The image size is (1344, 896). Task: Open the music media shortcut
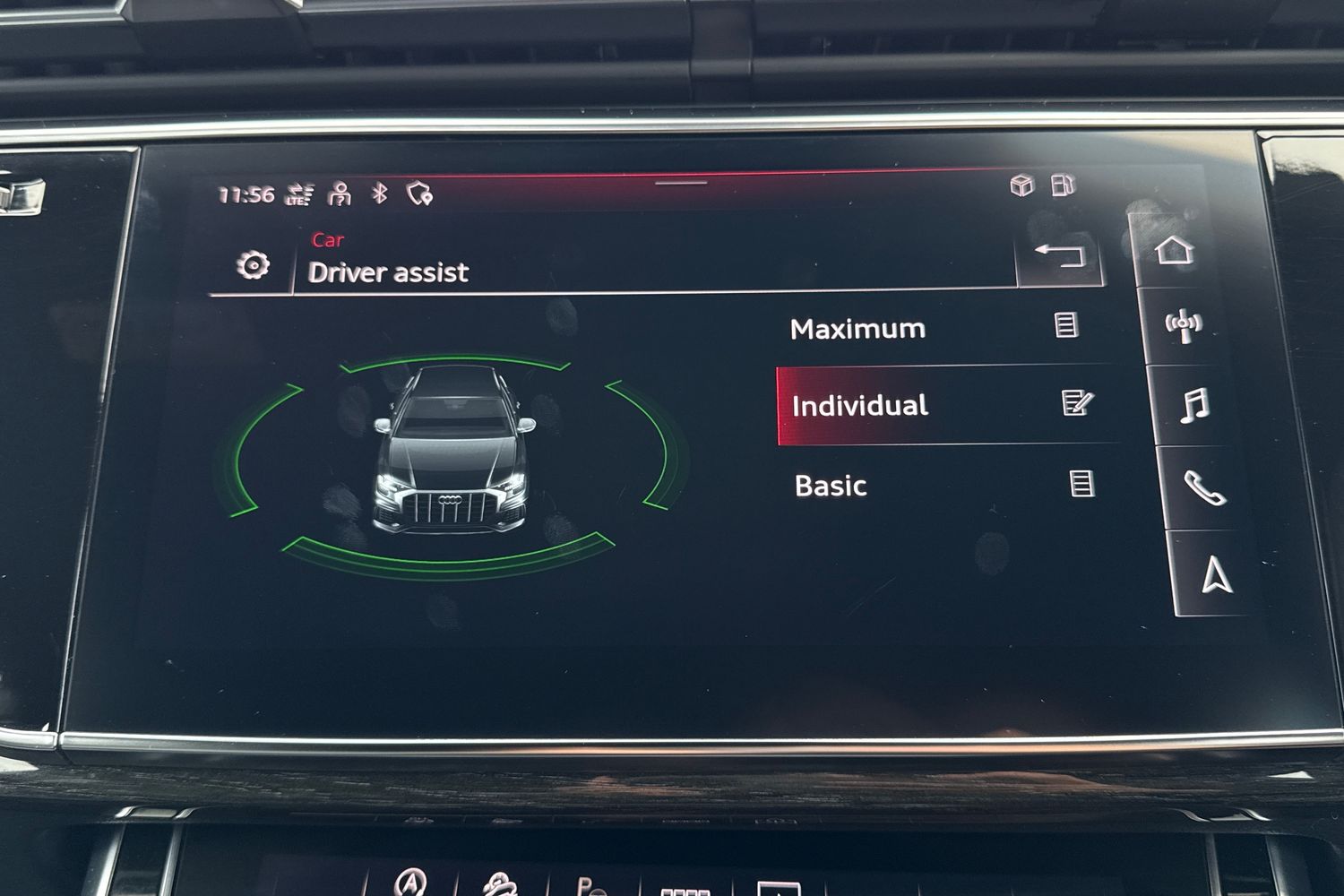click(1194, 406)
